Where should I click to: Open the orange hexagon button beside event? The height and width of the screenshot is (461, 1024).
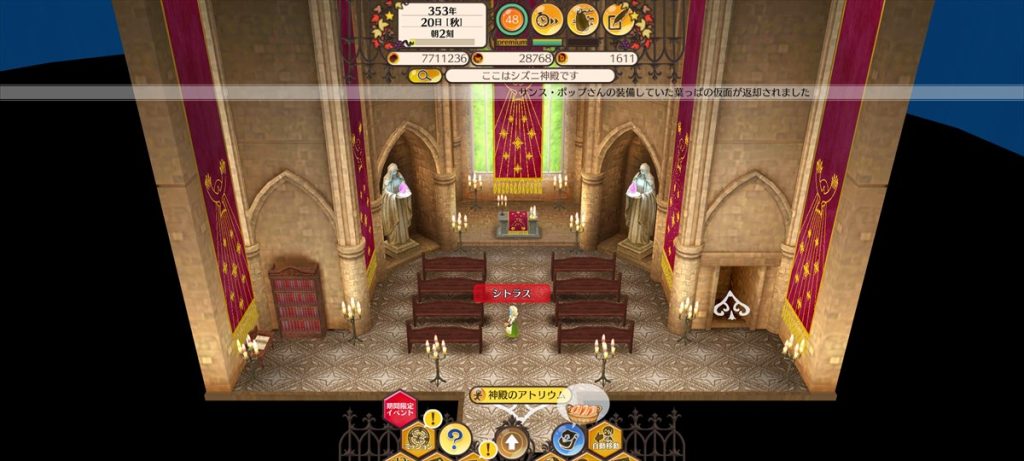[417, 438]
